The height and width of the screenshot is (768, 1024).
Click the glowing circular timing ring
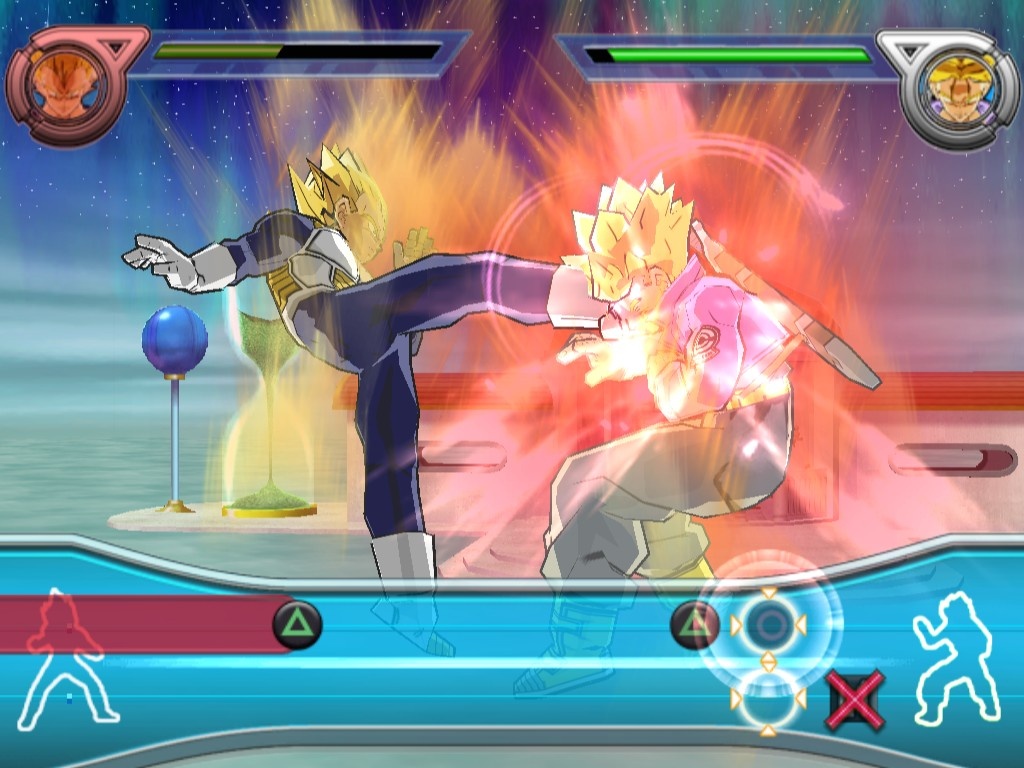click(x=768, y=626)
